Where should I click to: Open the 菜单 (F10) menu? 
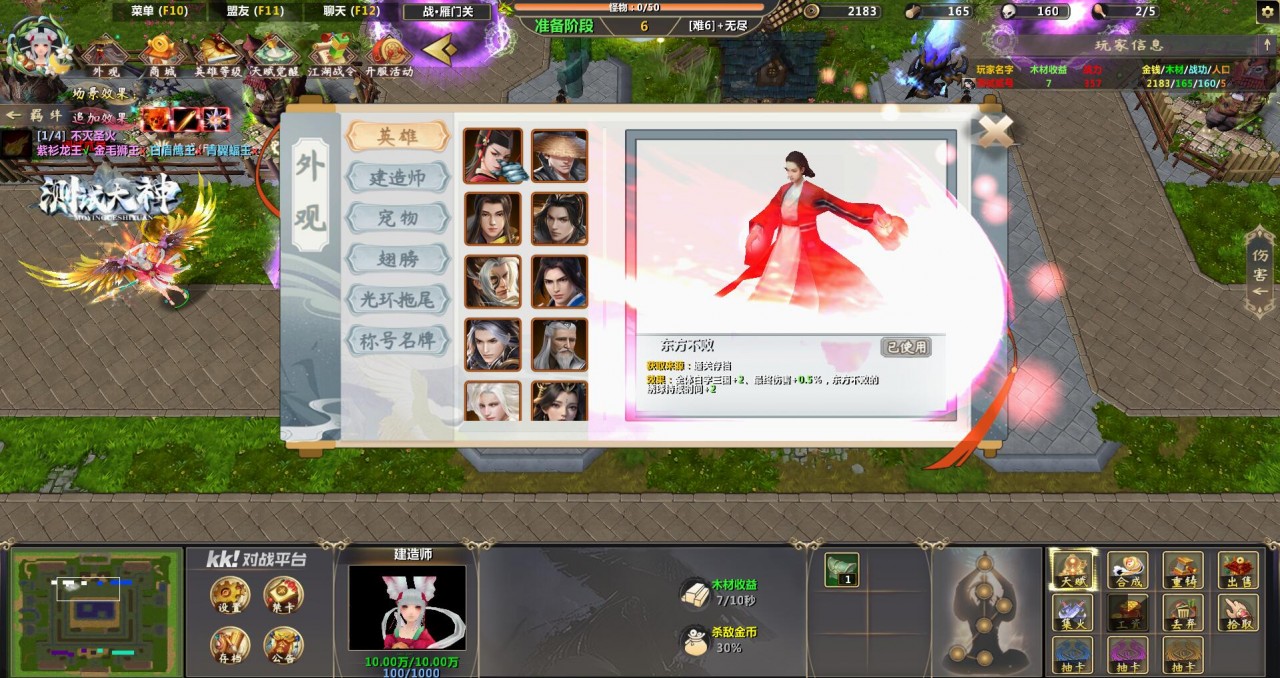tap(158, 11)
